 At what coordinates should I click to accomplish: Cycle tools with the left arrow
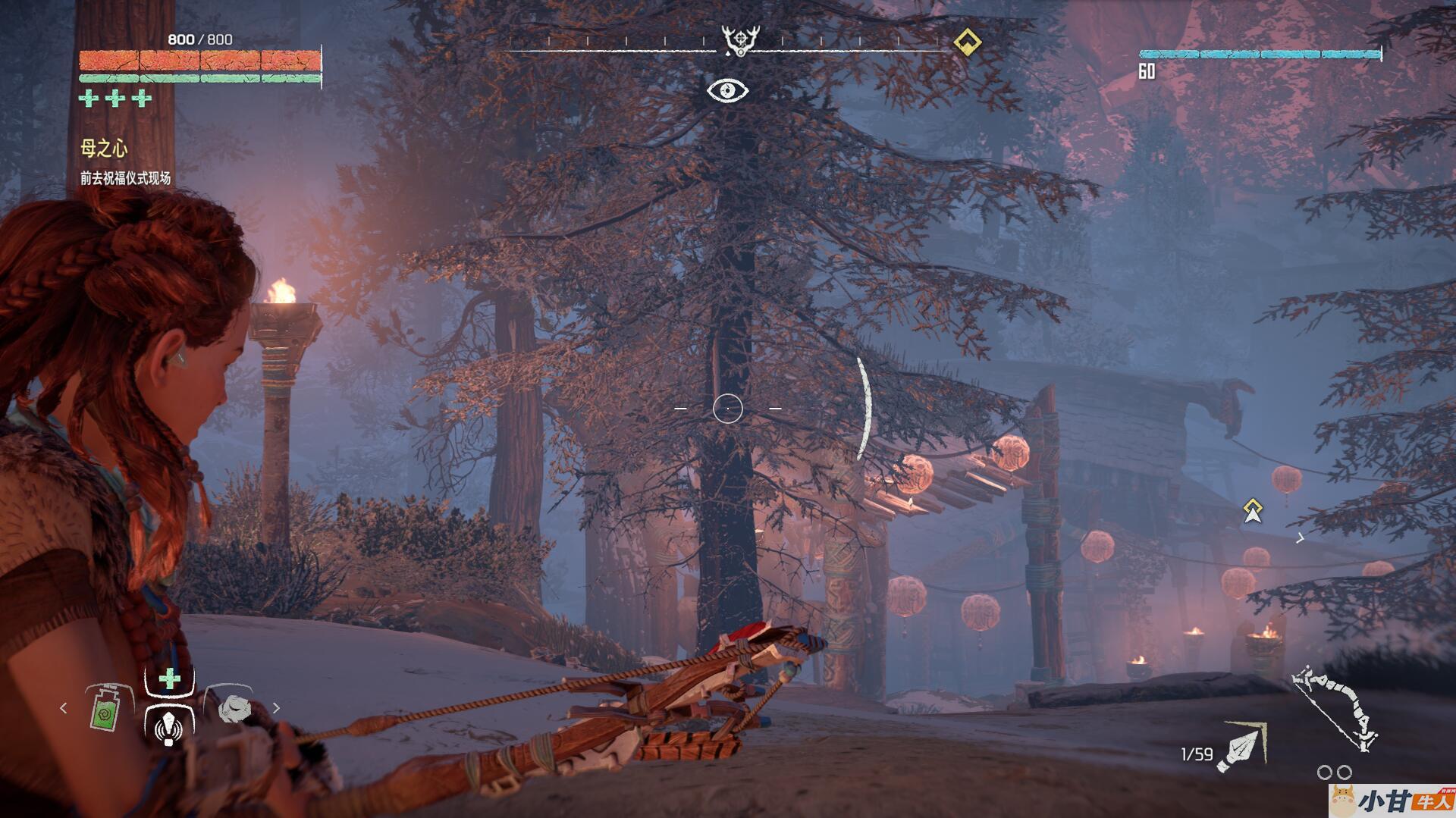pyautogui.click(x=64, y=708)
